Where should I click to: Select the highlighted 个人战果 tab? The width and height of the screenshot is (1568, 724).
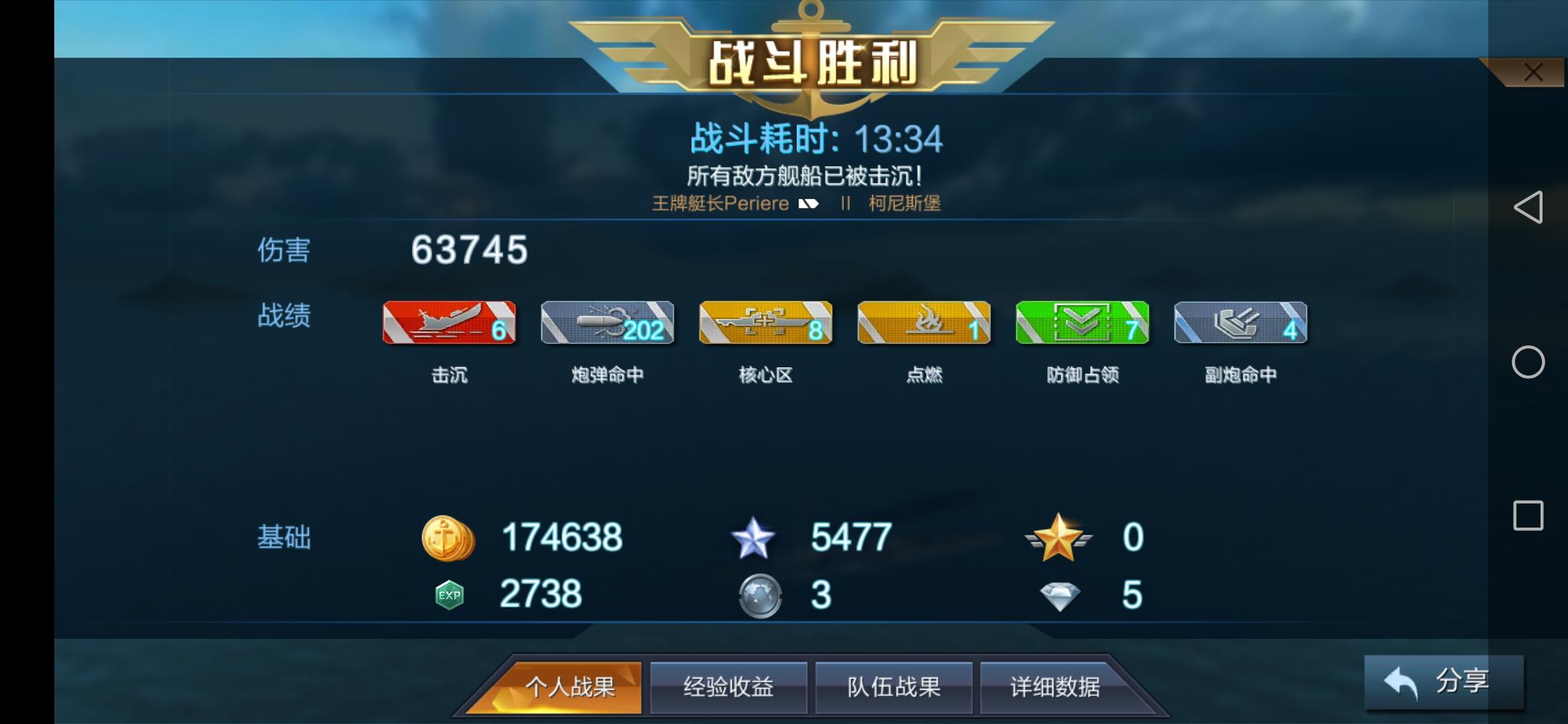coord(570,686)
